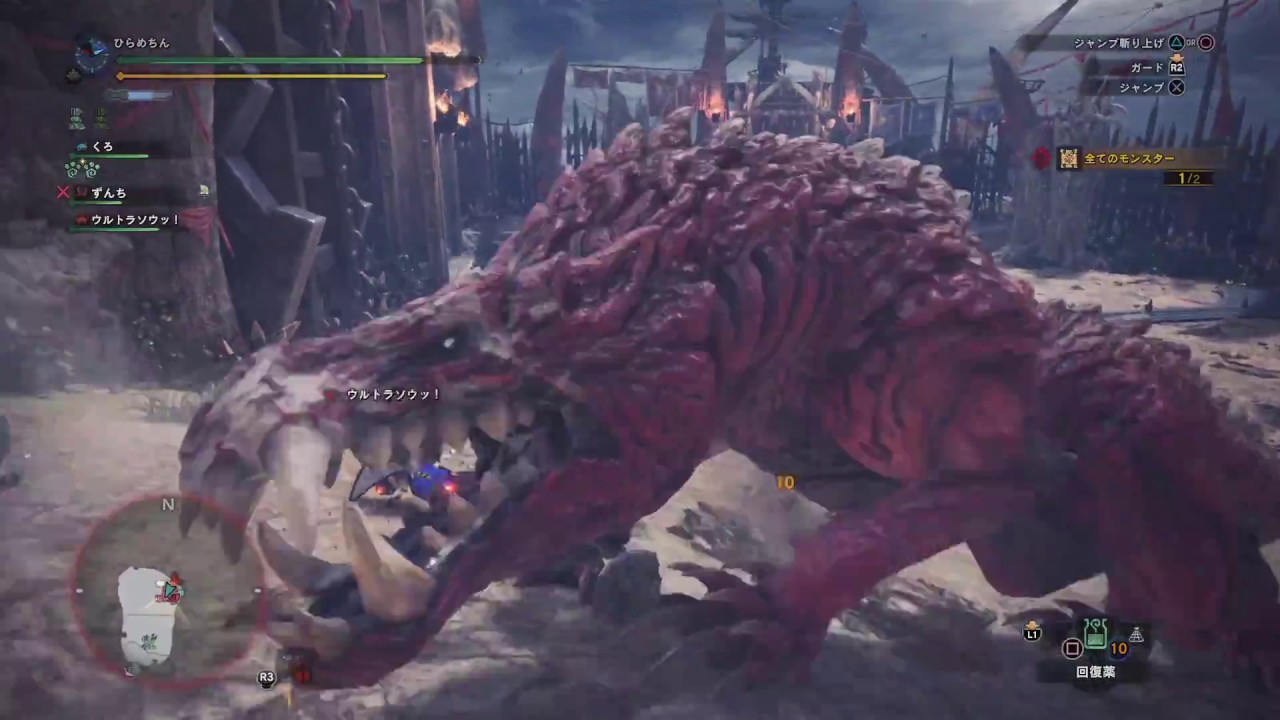
Task: Click the red X beside ずんち's name
Action: tap(62, 193)
